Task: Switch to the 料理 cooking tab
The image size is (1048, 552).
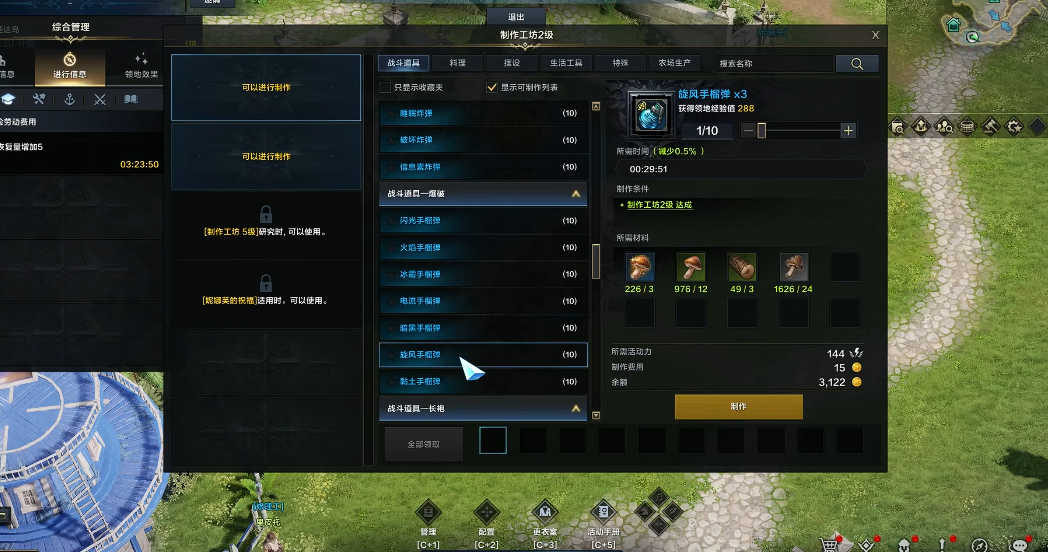Action: (457, 63)
